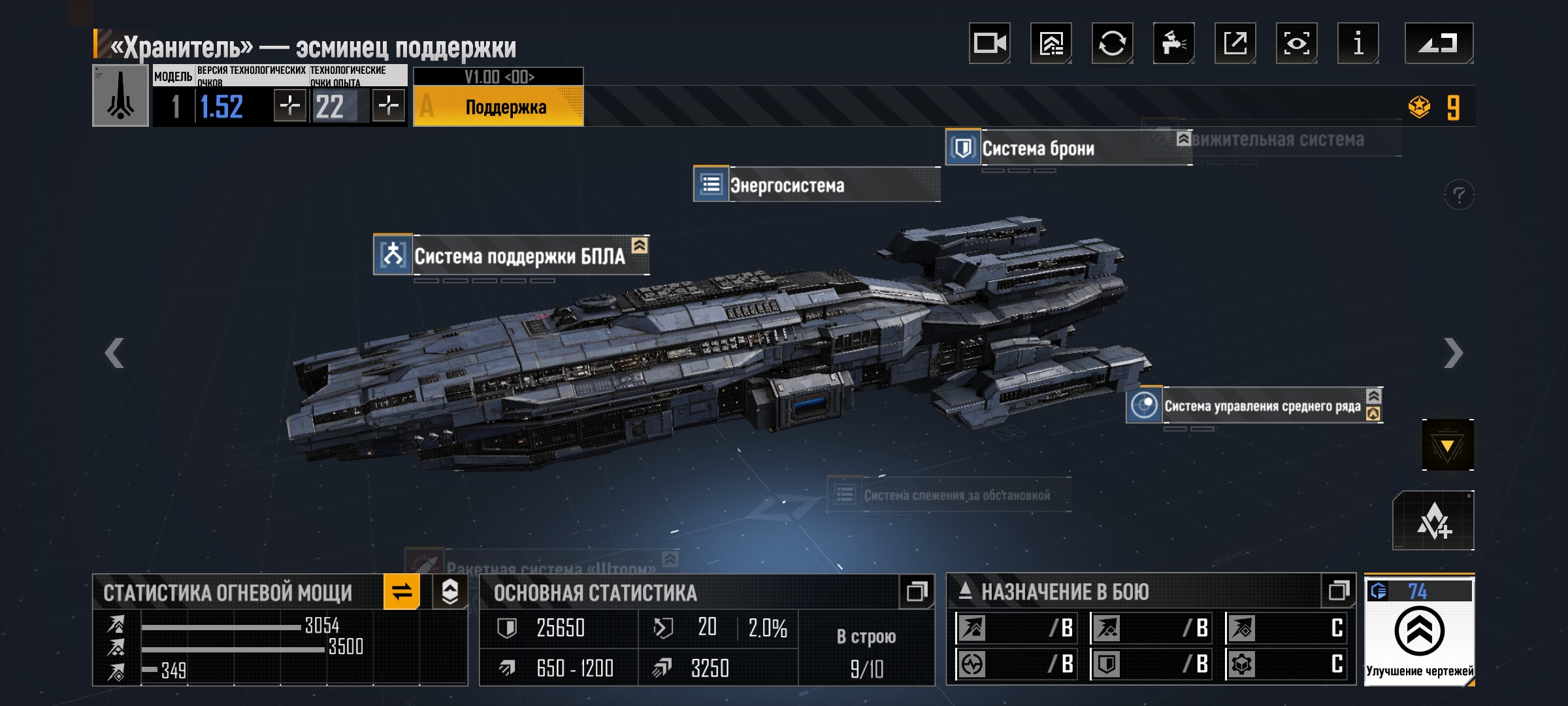Switch to the next ship with right arrow
The height and width of the screenshot is (706, 1568).
1453,353
